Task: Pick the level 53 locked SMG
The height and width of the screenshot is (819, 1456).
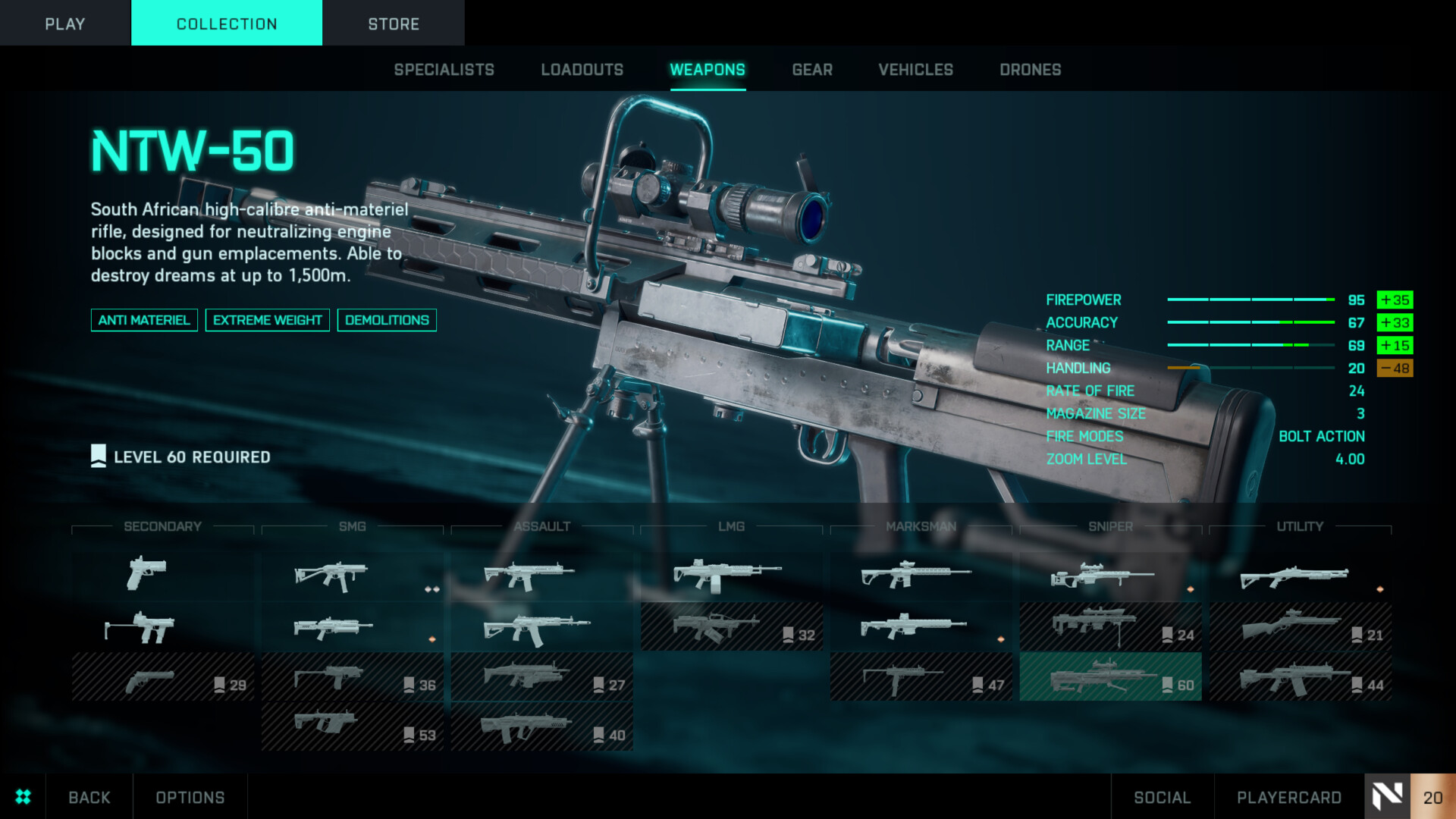Action: (x=352, y=726)
